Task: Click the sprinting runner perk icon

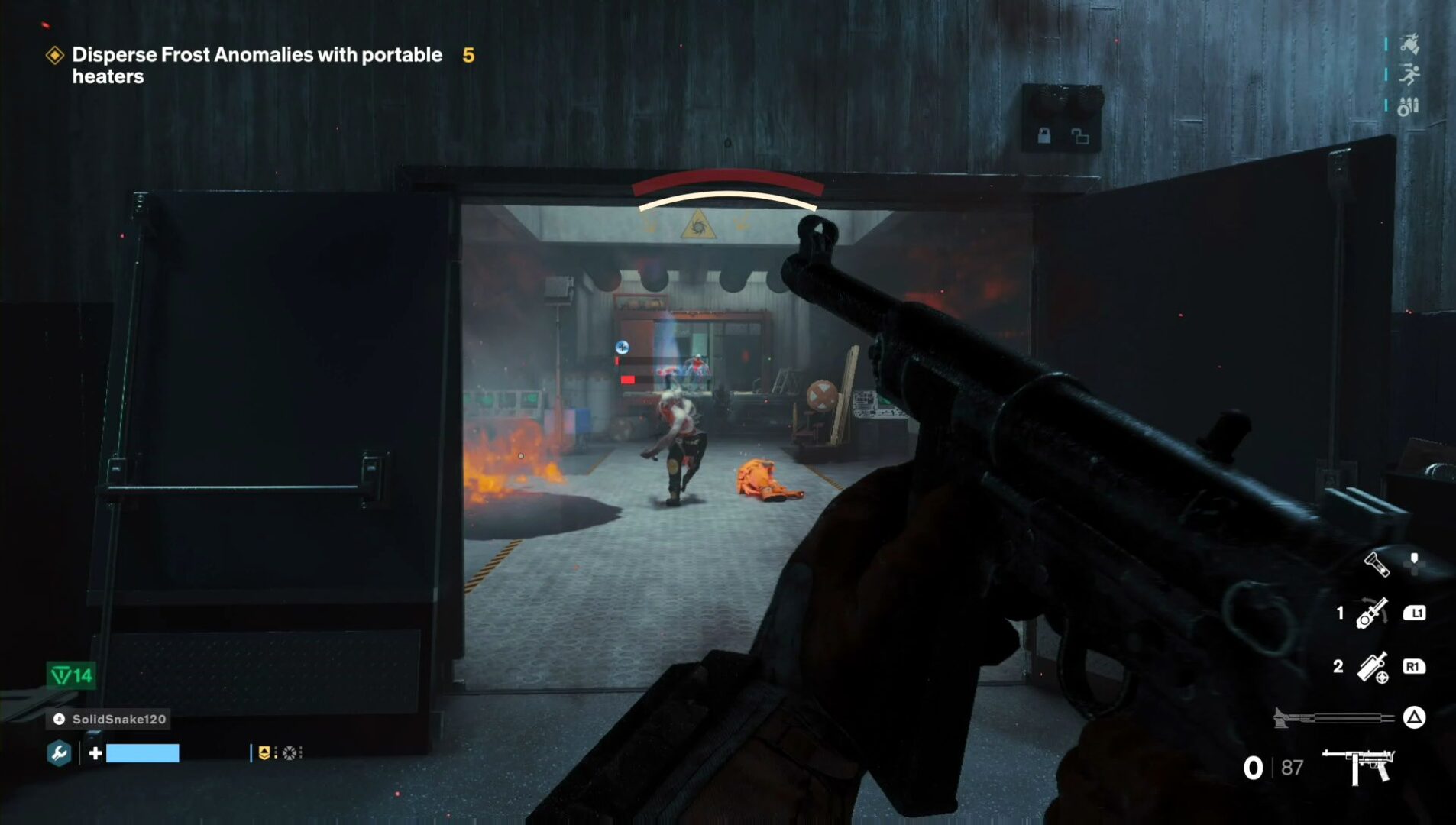Action: (x=1409, y=74)
